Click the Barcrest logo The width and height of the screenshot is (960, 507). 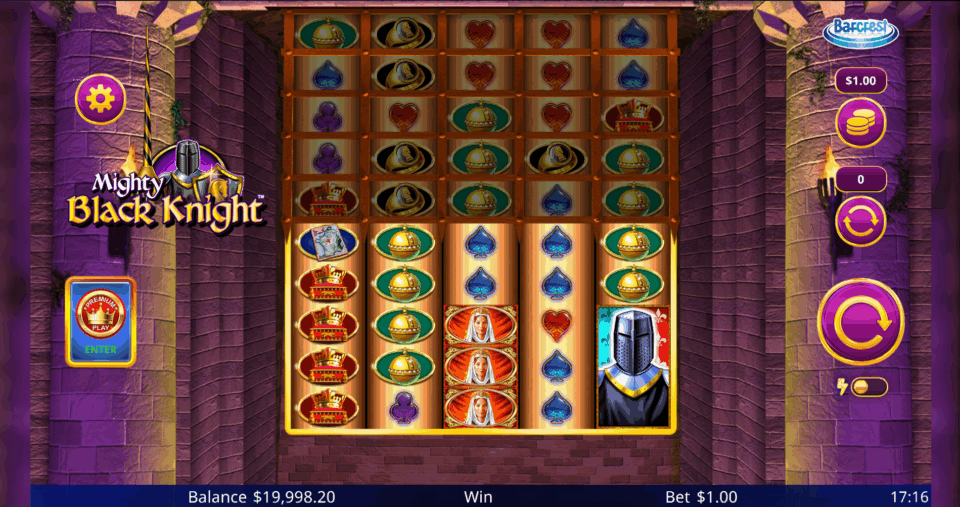click(x=860, y=31)
